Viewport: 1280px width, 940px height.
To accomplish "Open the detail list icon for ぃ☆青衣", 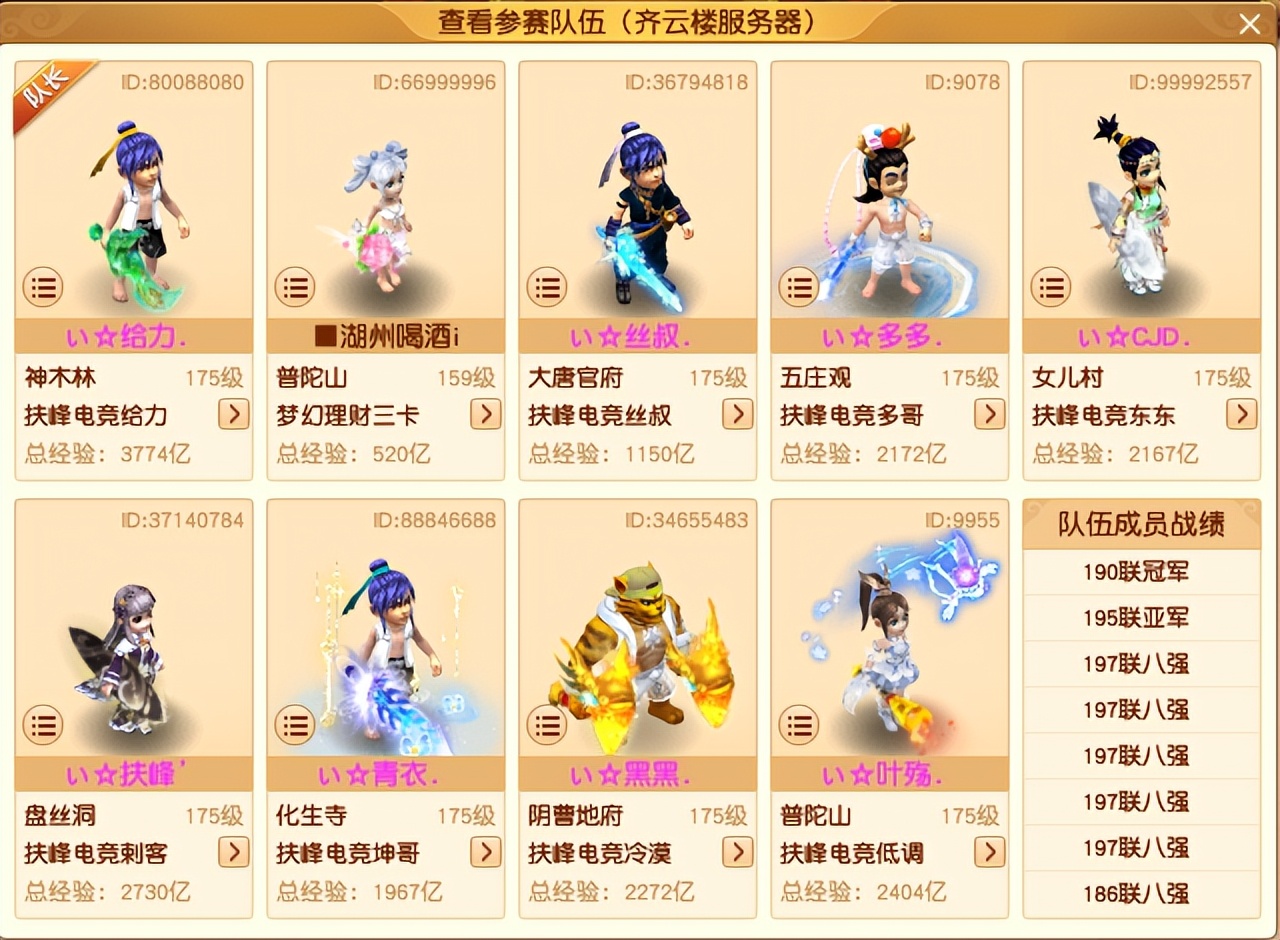I will (295, 725).
